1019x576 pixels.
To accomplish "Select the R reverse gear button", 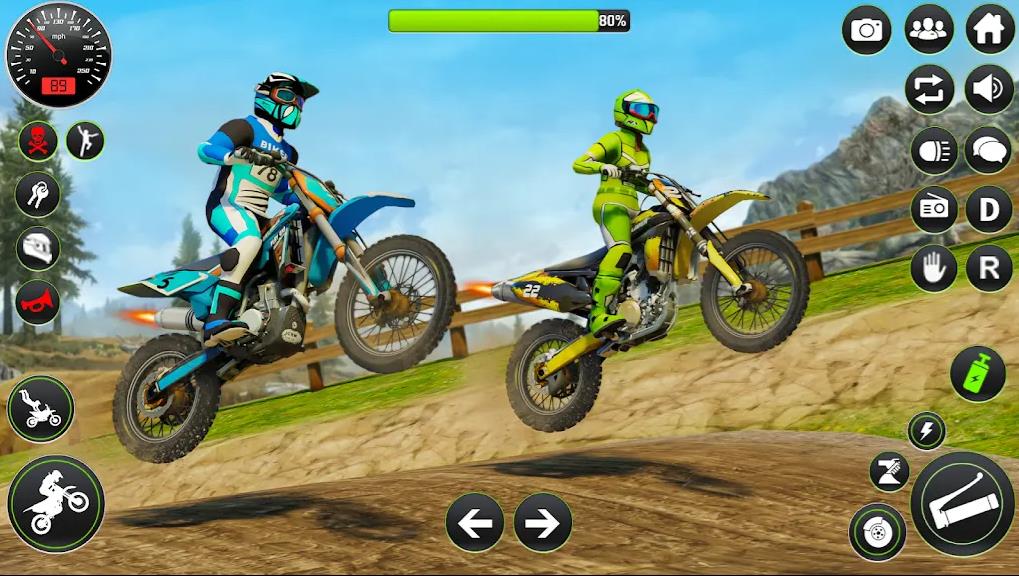I will pos(989,267).
